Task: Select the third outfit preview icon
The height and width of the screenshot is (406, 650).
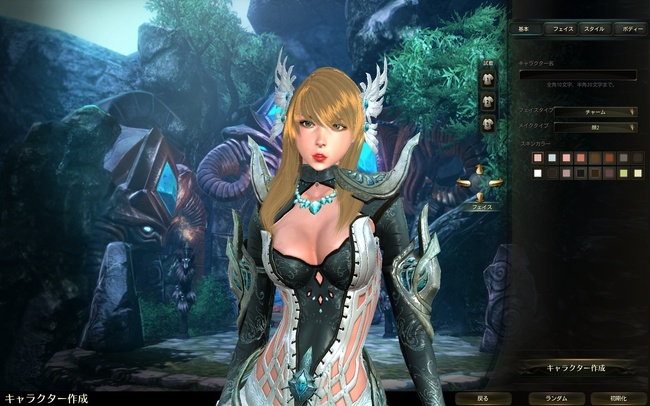Action: coord(489,123)
